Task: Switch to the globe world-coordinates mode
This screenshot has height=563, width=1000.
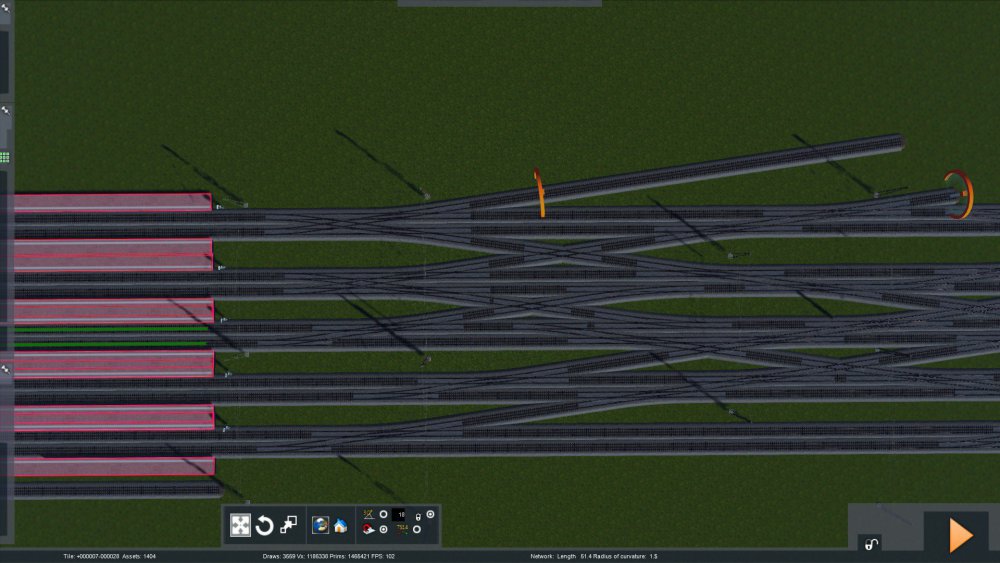Action: [321, 525]
